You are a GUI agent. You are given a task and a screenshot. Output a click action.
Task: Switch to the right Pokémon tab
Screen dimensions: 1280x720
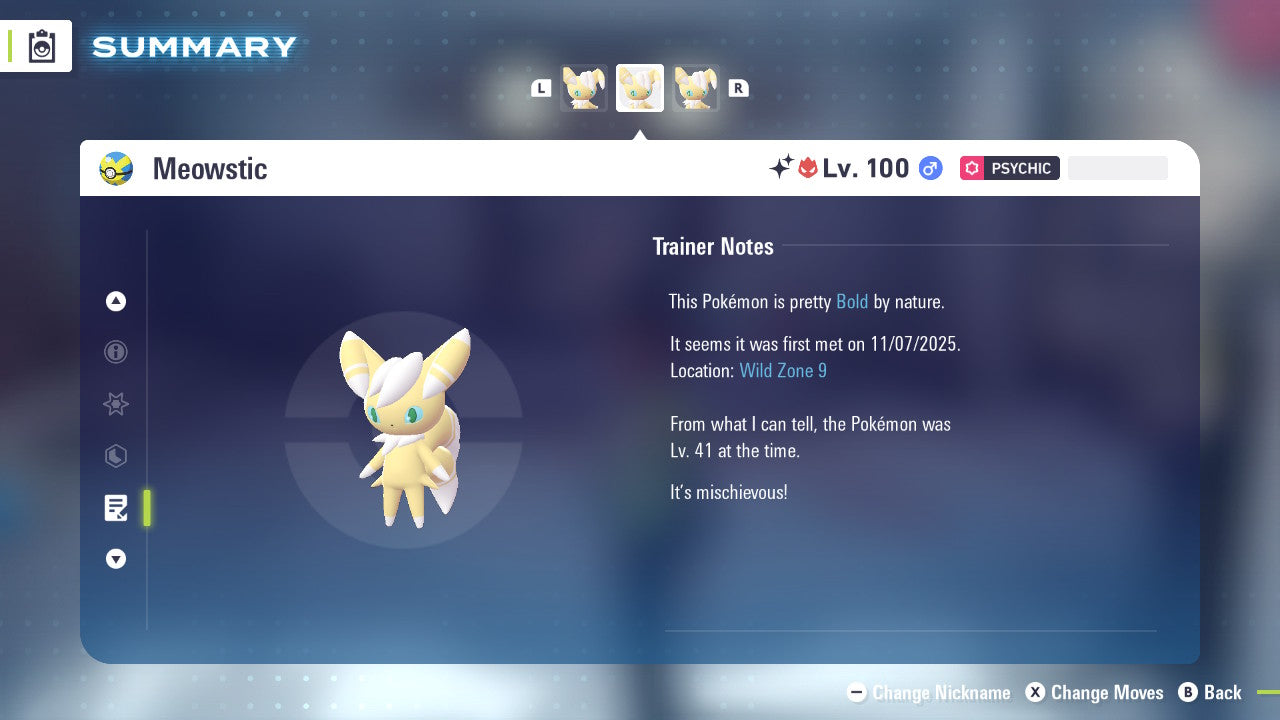[696, 88]
